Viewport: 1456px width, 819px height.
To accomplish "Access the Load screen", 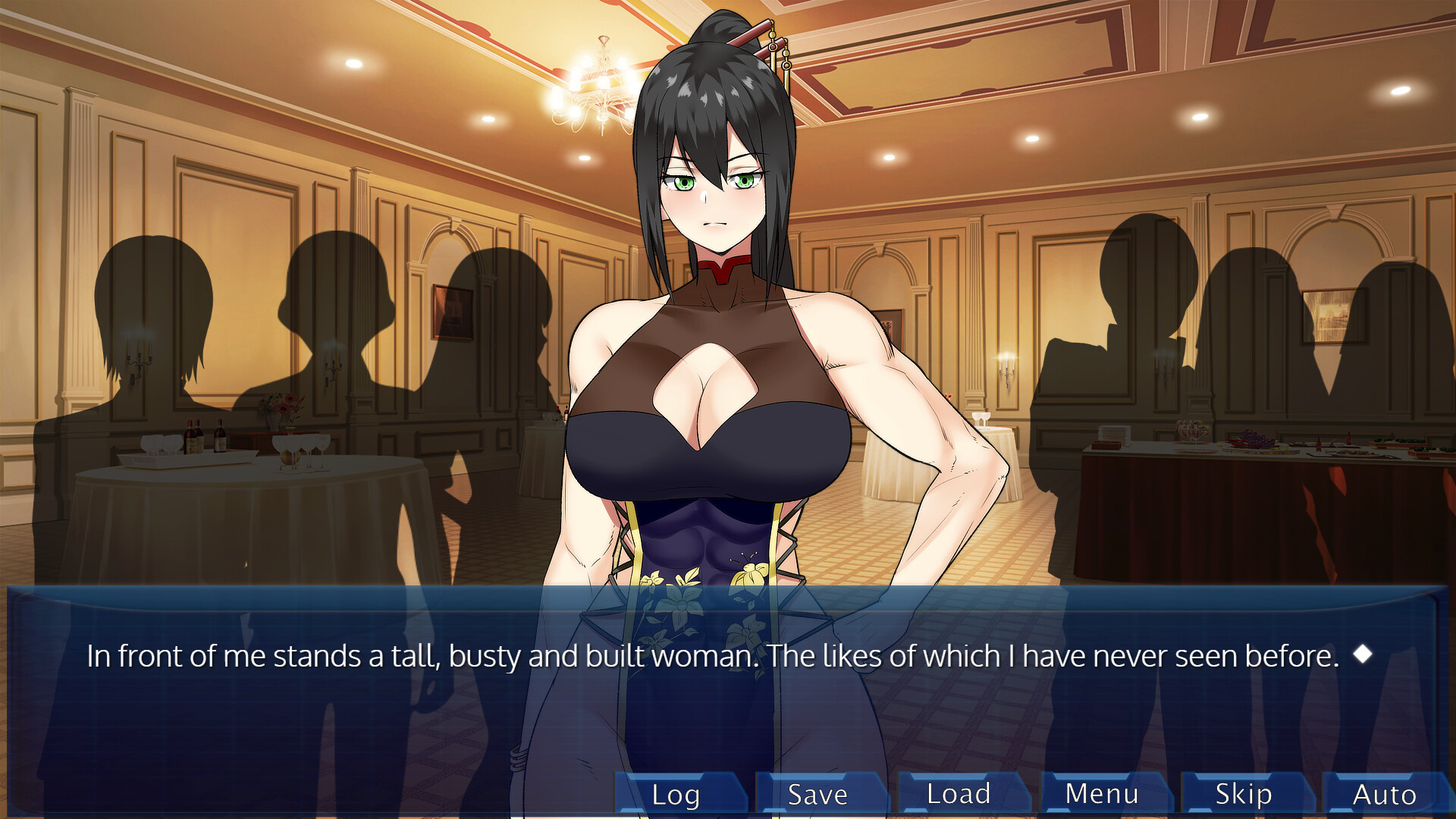I will tap(959, 795).
